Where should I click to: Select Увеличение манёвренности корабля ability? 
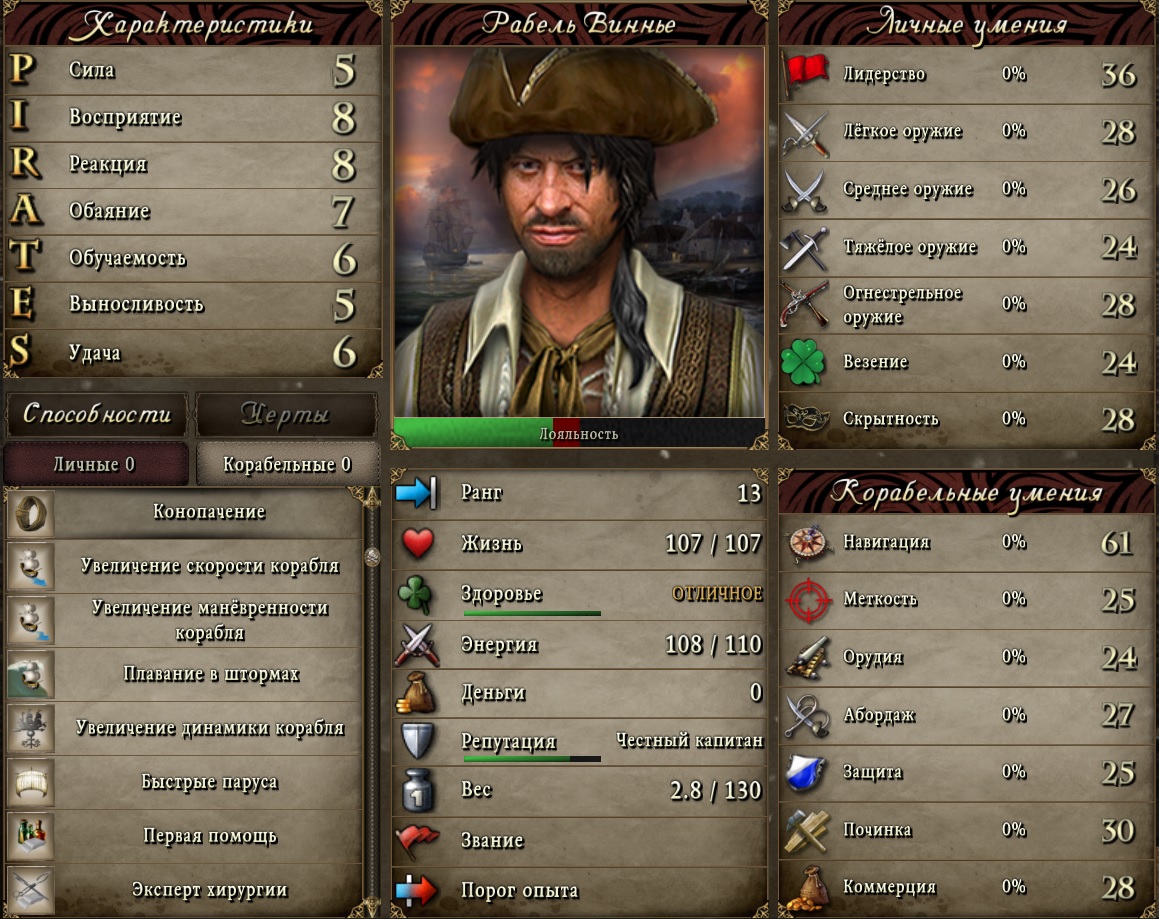coord(208,620)
